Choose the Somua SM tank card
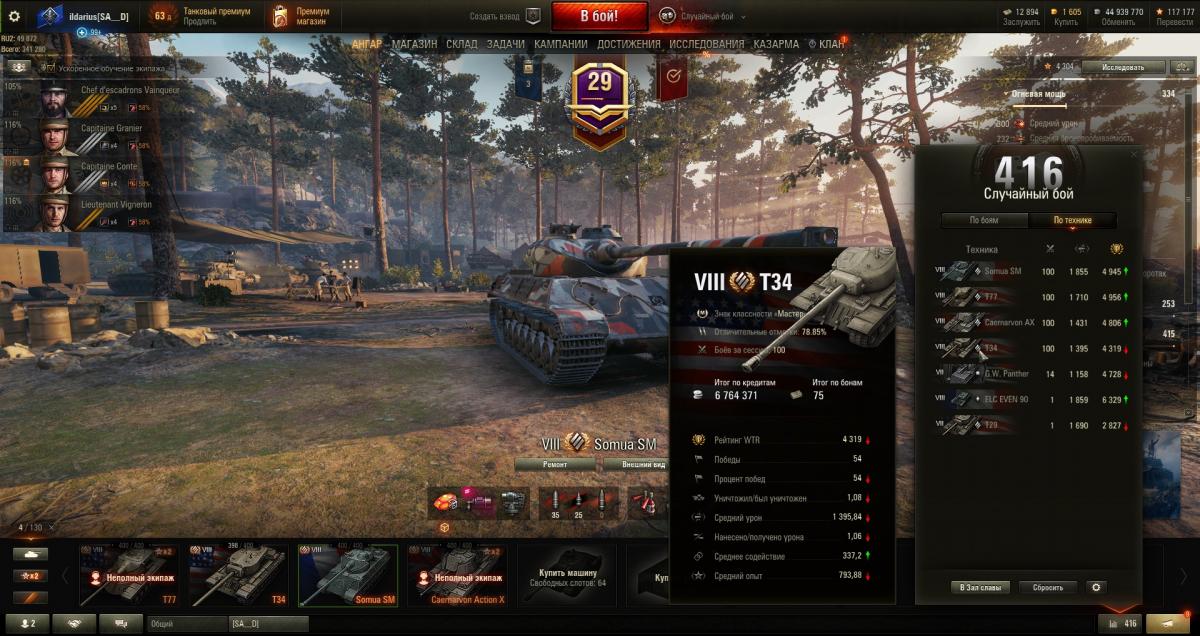The width and height of the screenshot is (1200, 636). (348, 575)
